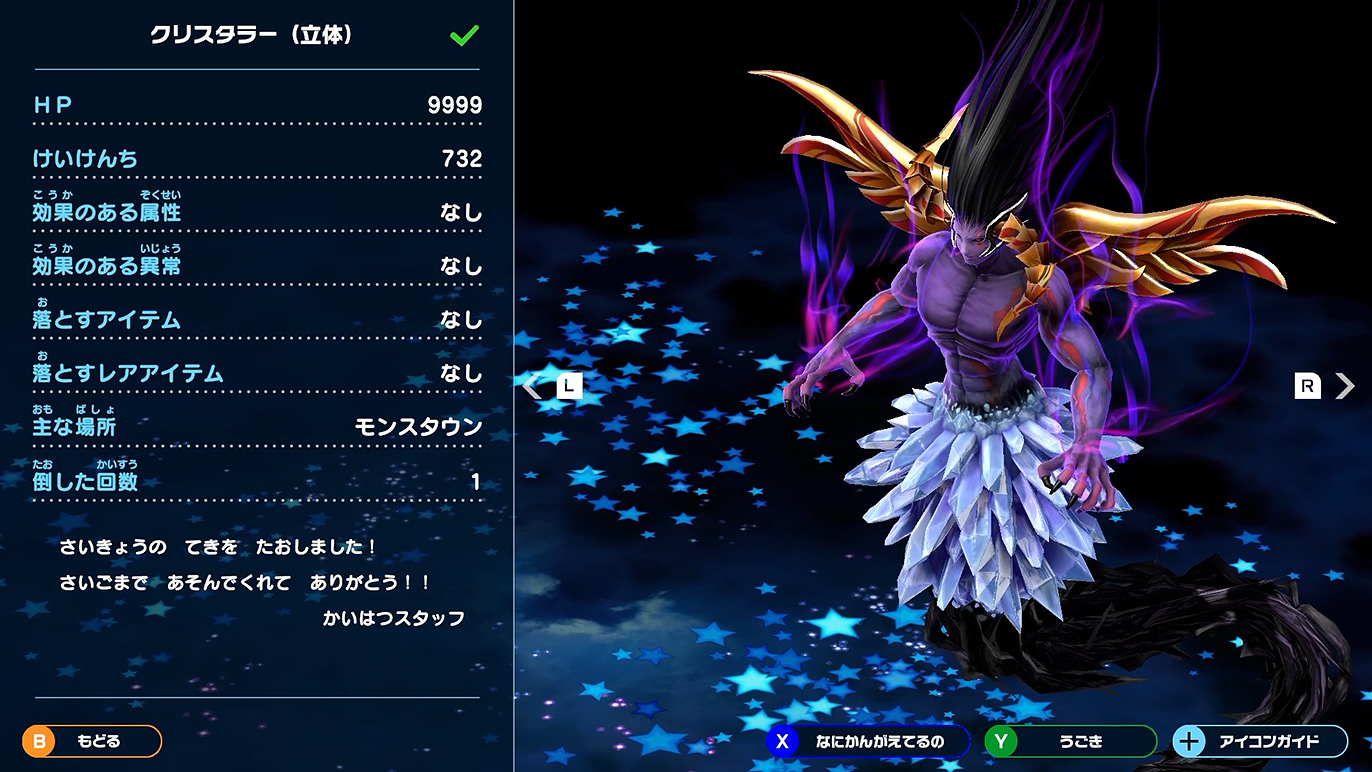The width and height of the screenshot is (1372, 772).
Task: Open the アイコンガイド icon guide
Action: click(1259, 741)
